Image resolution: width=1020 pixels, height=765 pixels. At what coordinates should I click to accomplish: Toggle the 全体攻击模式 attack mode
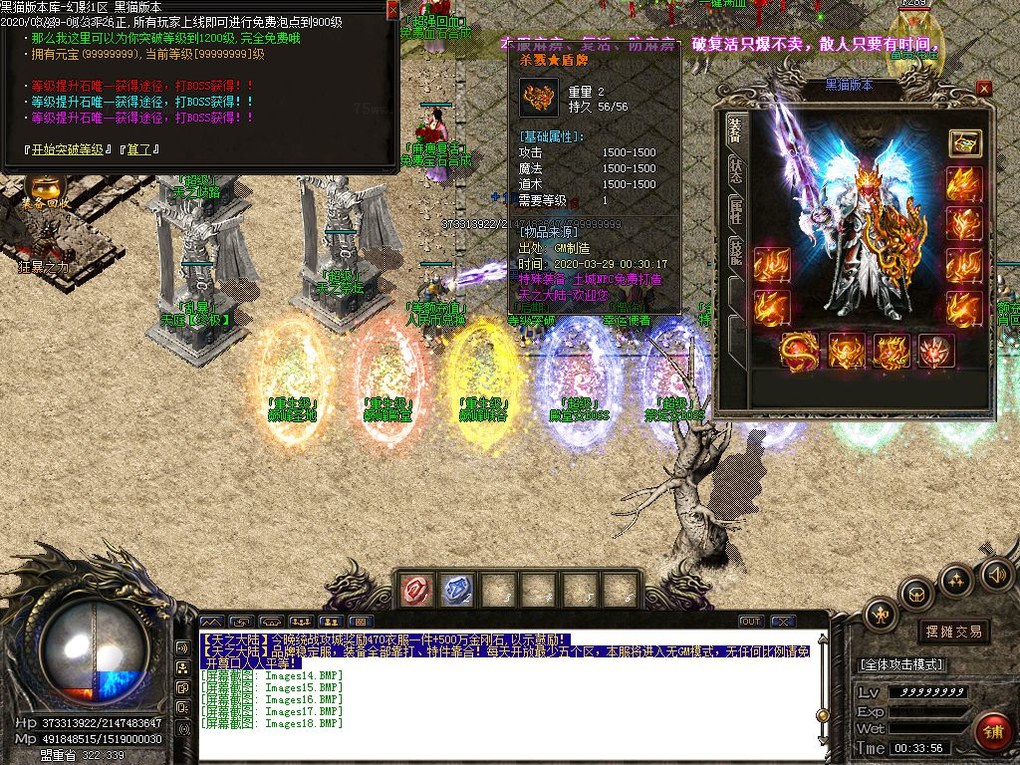tap(901, 664)
